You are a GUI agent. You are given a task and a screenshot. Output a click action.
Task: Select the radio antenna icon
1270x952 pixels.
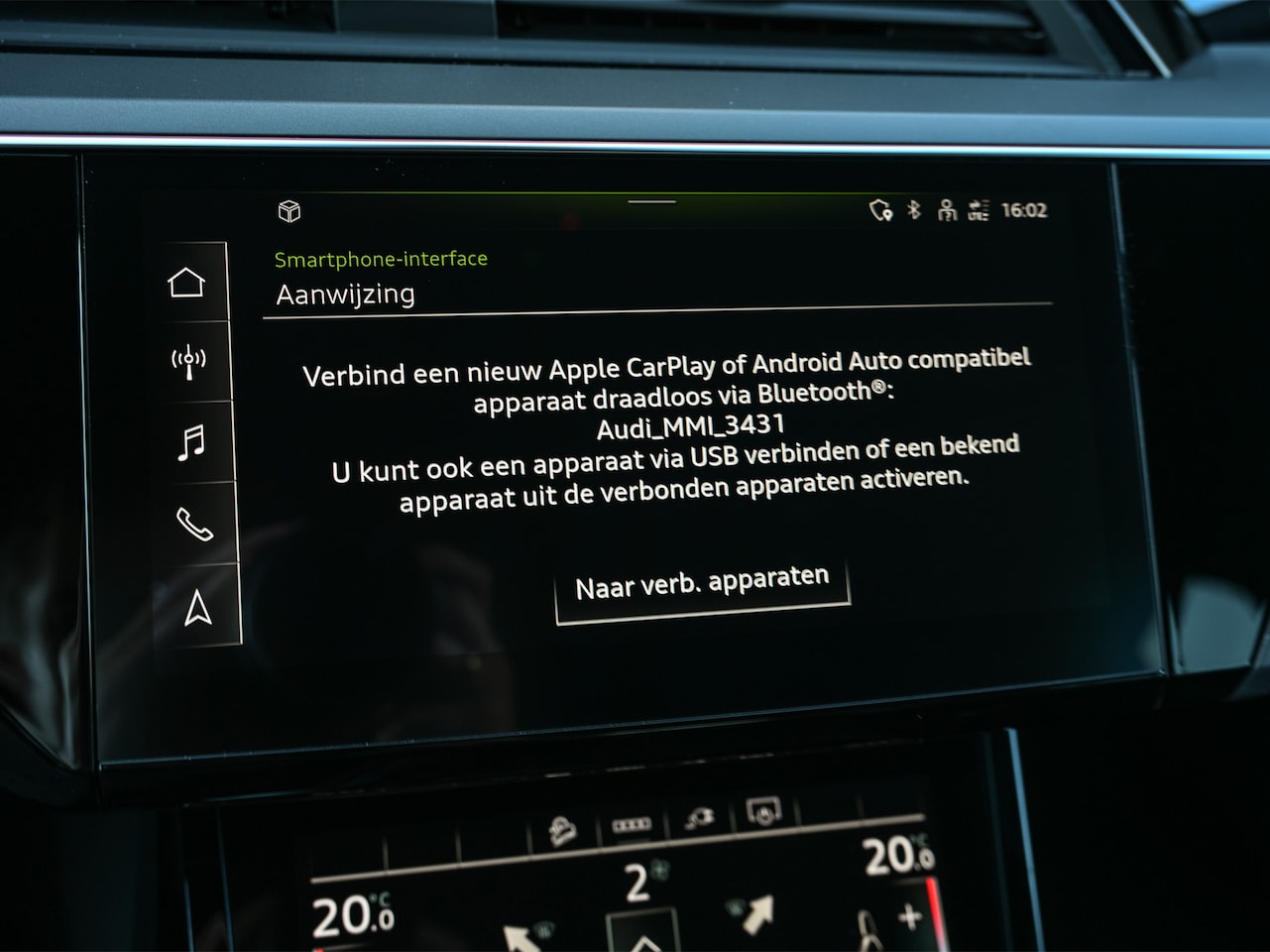pyautogui.click(x=188, y=362)
